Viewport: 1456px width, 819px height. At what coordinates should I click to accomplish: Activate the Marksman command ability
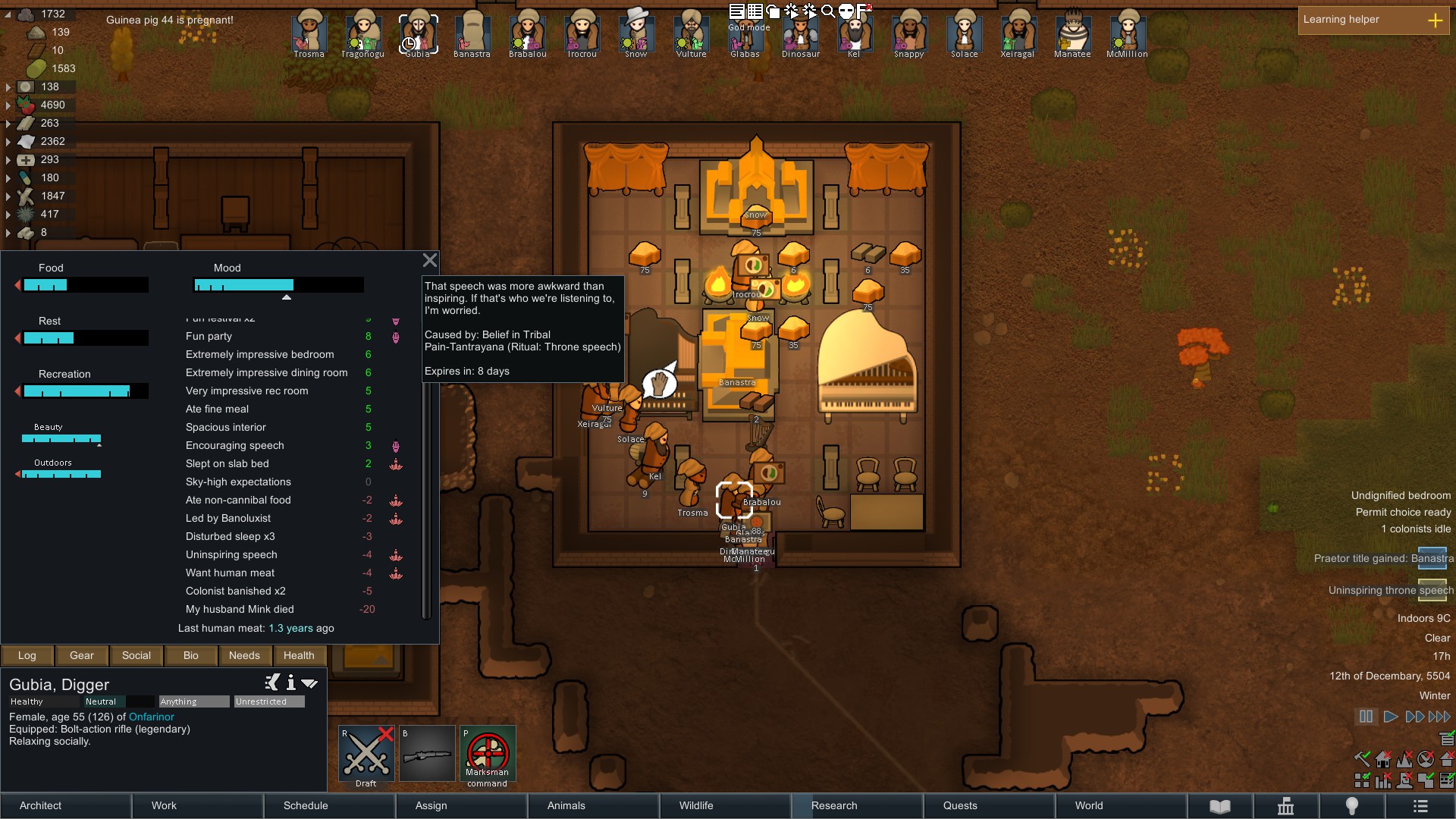coord(488,754)
